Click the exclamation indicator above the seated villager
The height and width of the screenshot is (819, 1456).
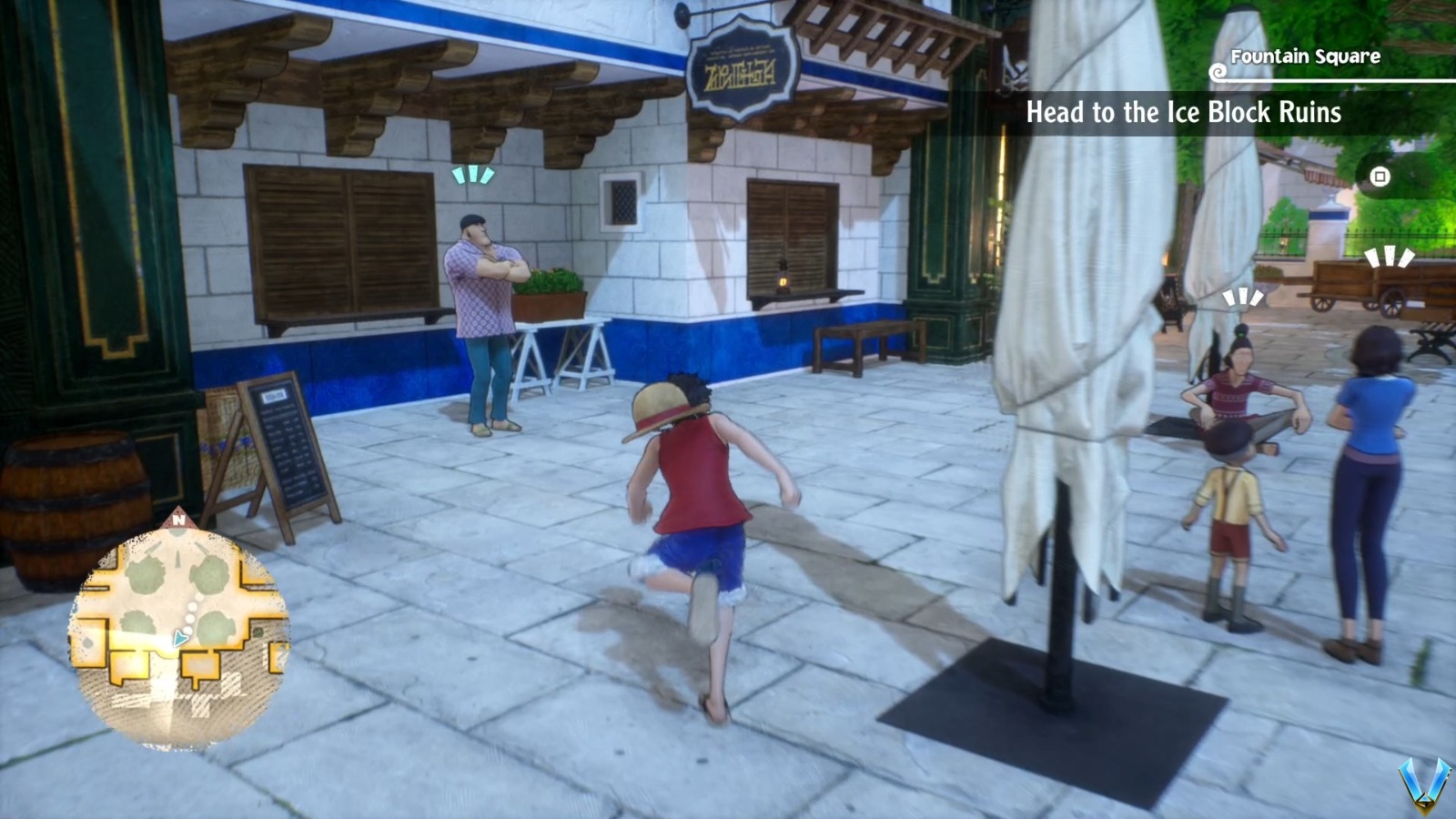(1239, 298)
